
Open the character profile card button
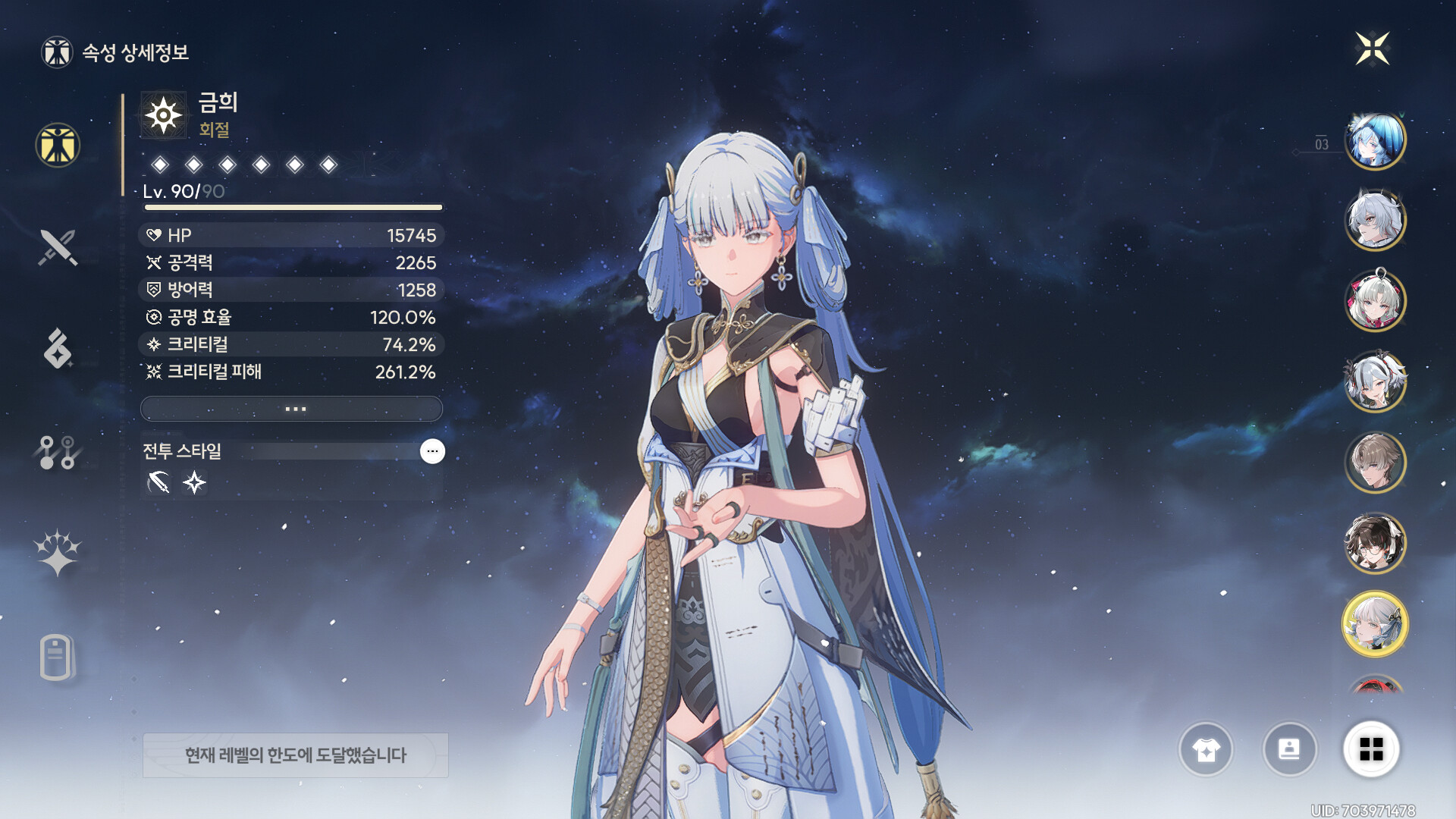click(1289, 750)
